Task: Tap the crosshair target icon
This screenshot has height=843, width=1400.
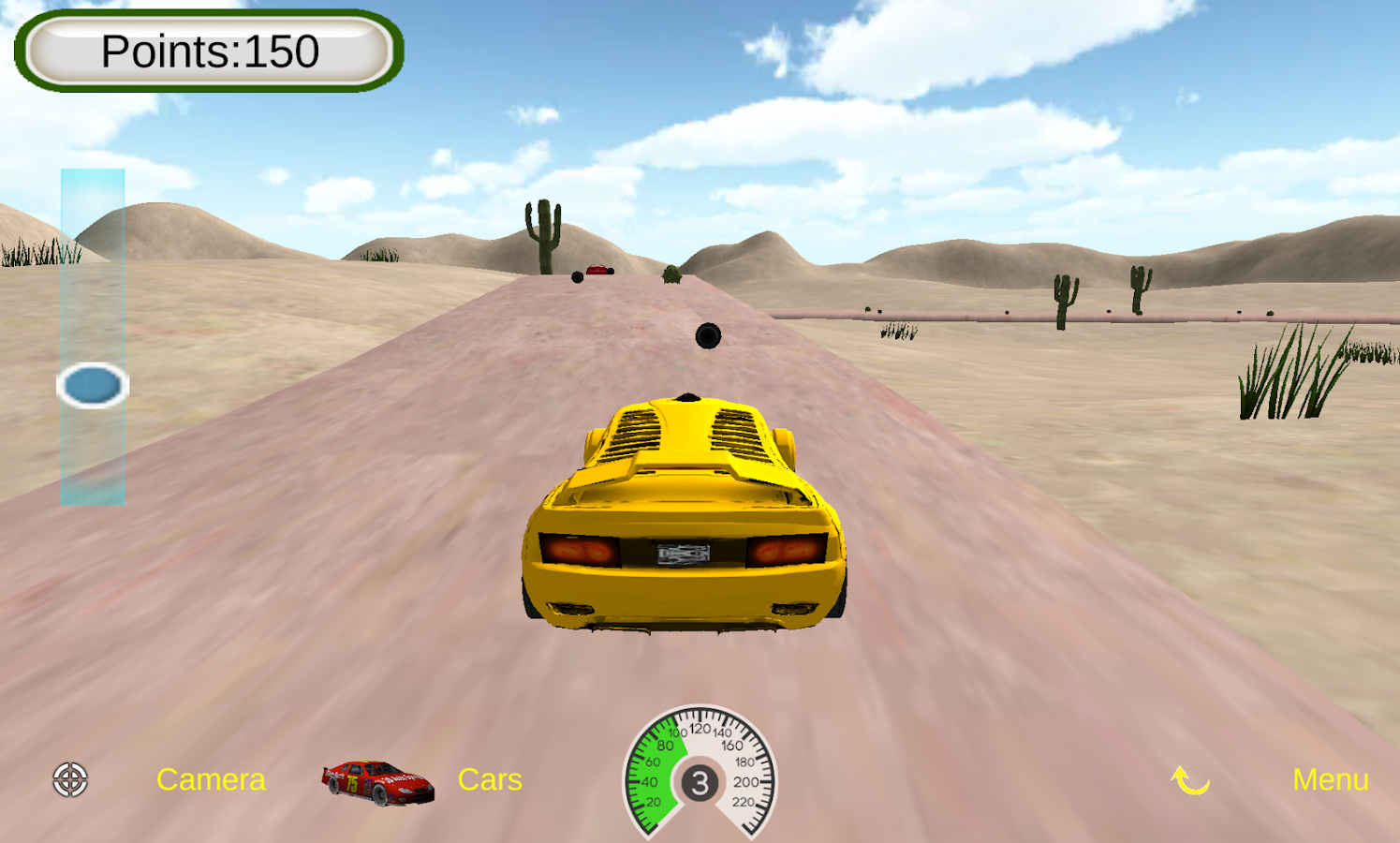Action: 70,779
